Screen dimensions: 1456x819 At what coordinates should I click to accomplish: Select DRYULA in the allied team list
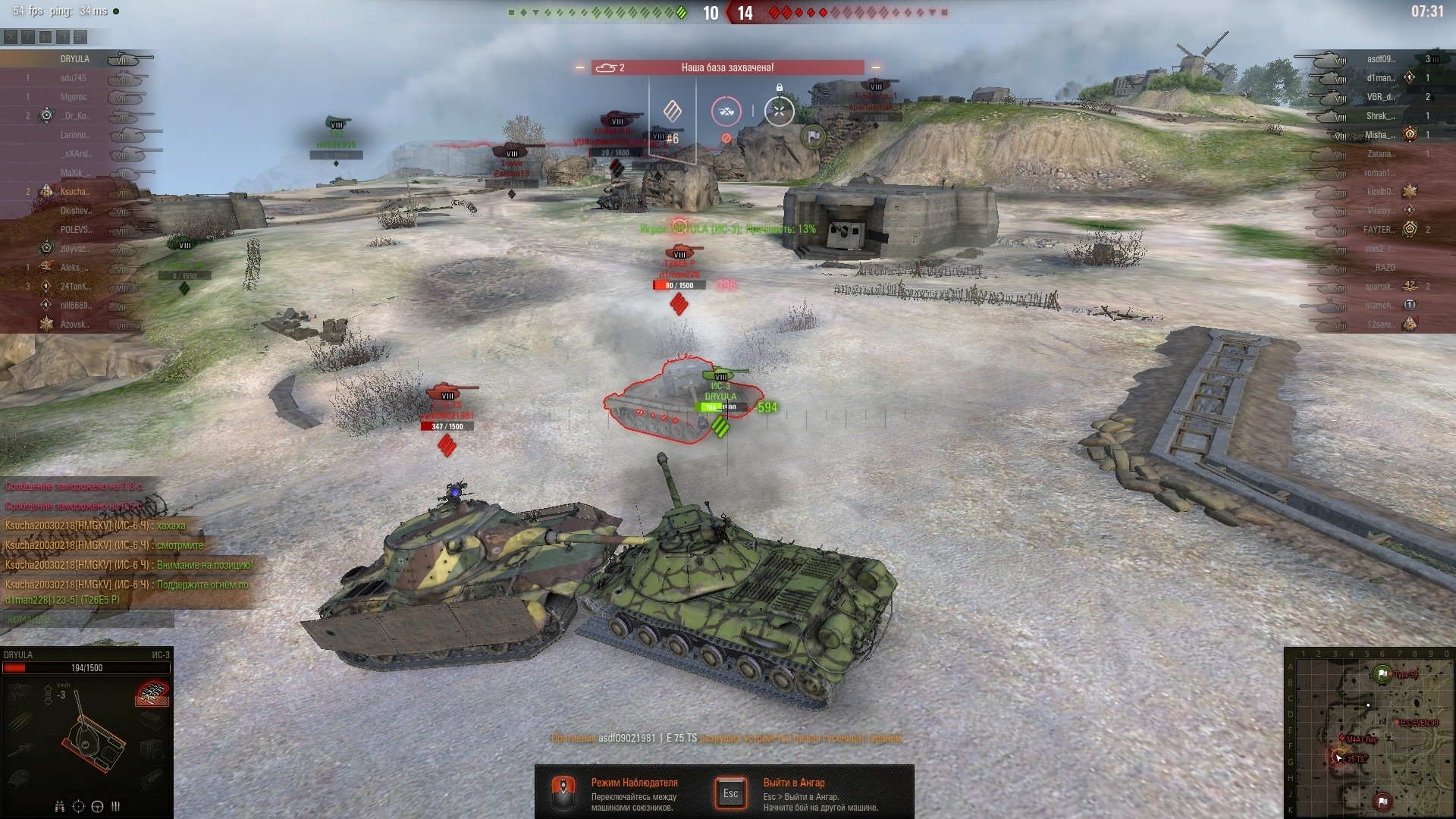pyautogui.click(x=75, y=59)
